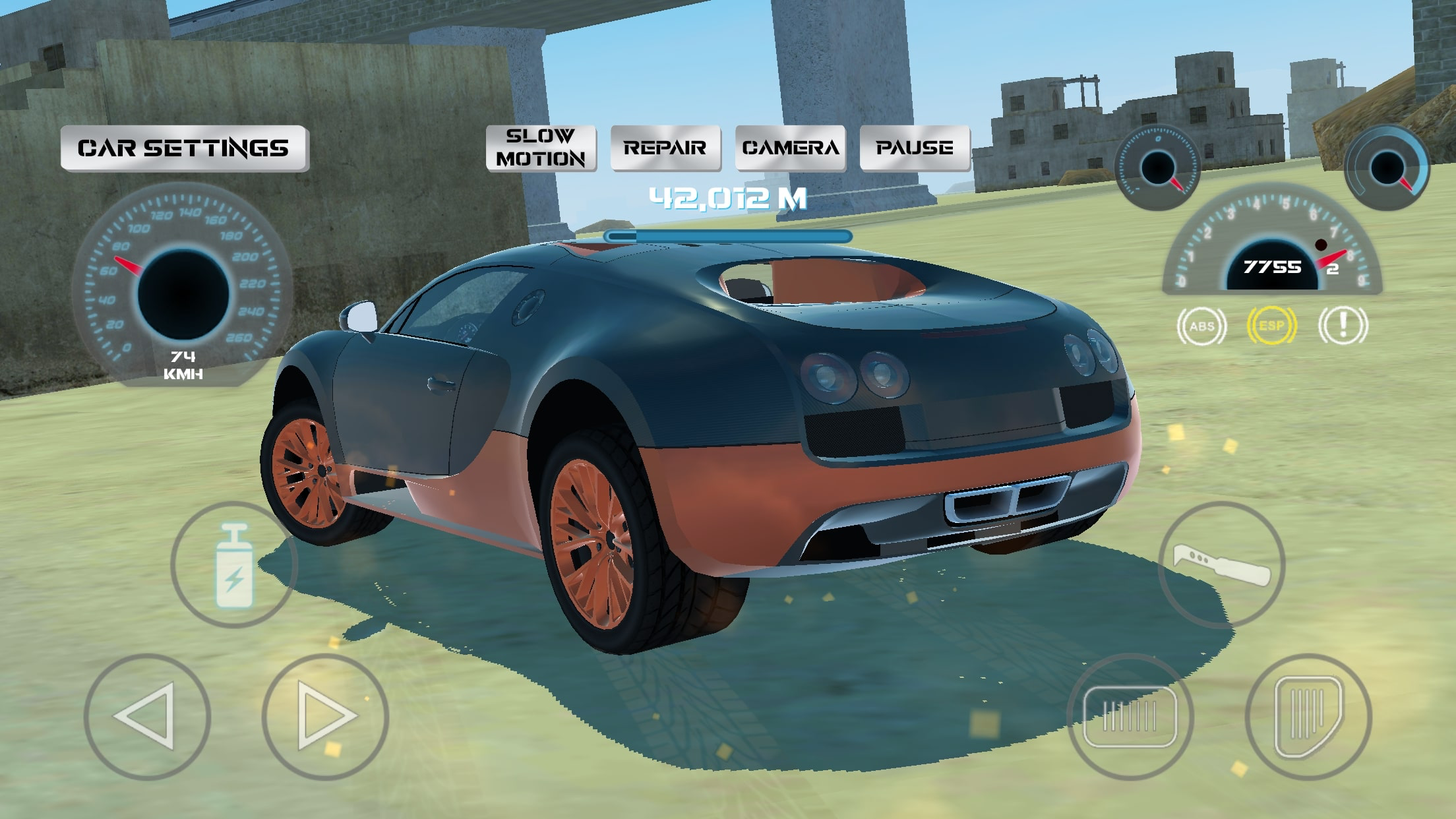The width and height of the screenshot is (1456, 819).
Task: Pause the game
Action: [914, 148]
